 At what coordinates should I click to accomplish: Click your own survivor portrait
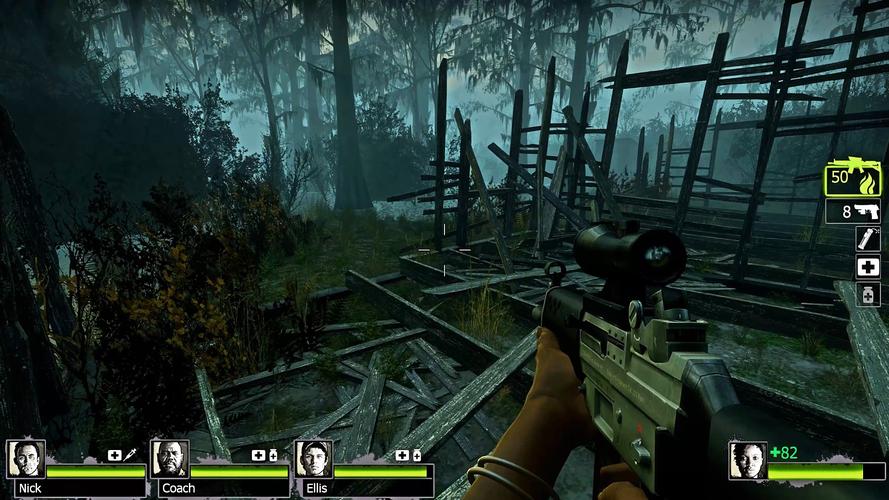point(747,461)
